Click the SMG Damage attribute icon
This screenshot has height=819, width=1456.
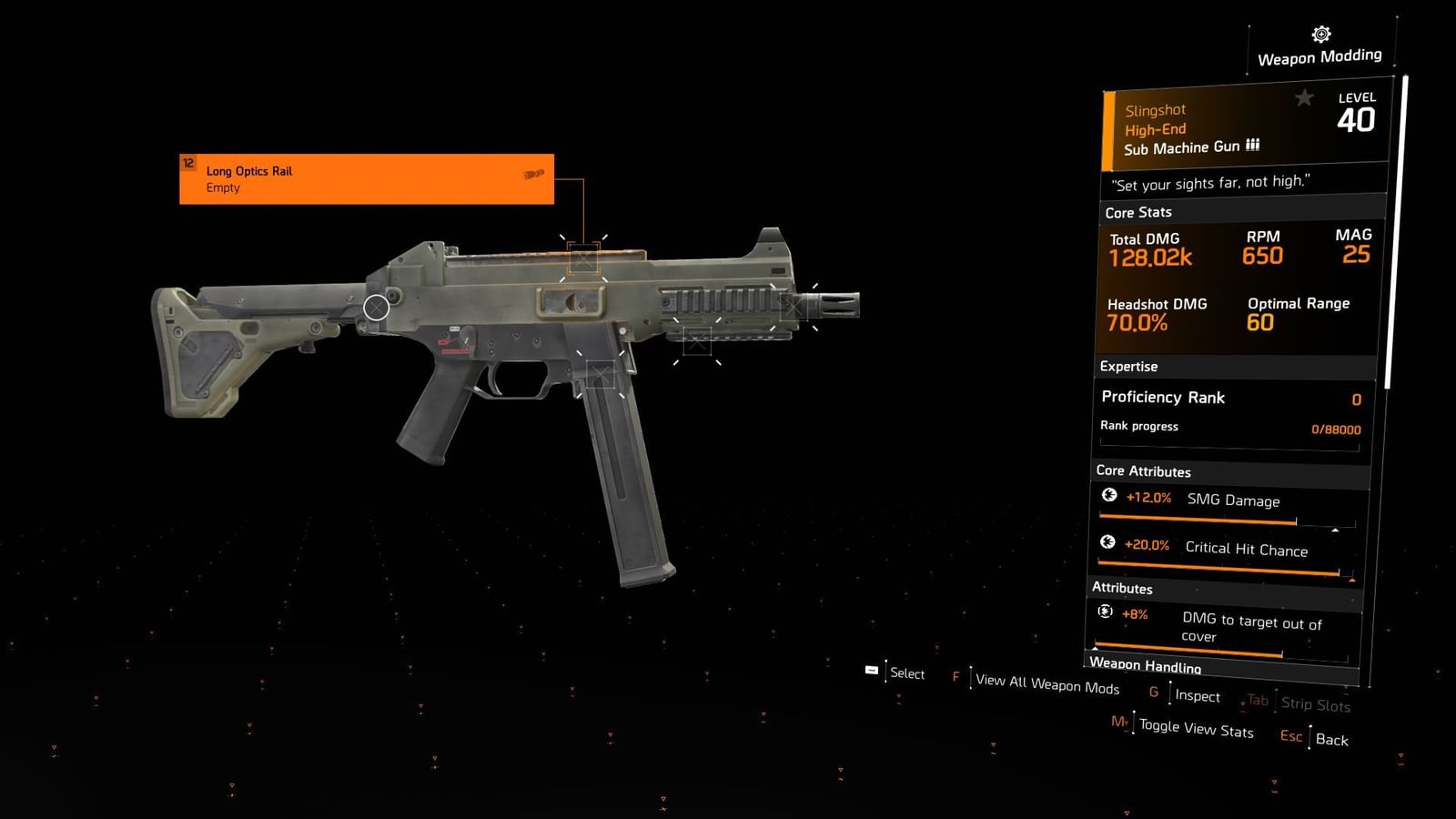[x=1109, y=497]
